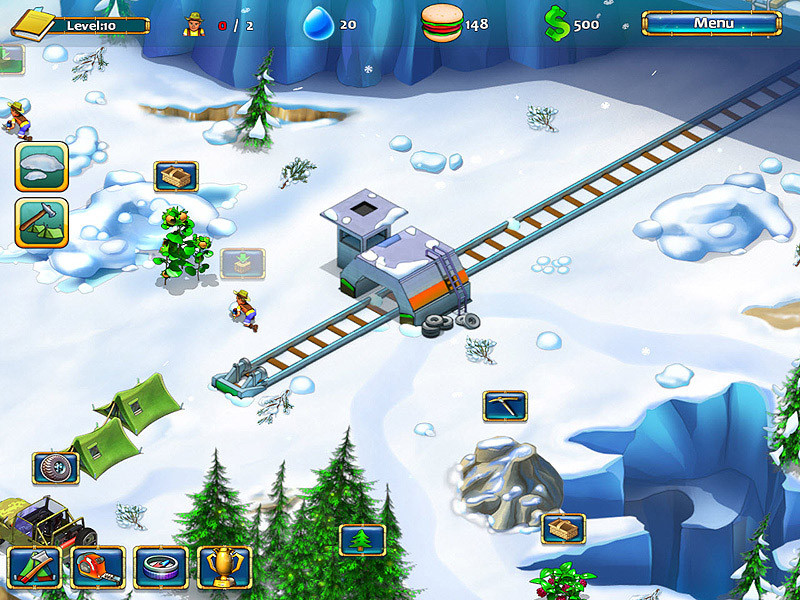800x600 pixels.
Task: Click the basket icon by the berry bush
Action: 563,528
